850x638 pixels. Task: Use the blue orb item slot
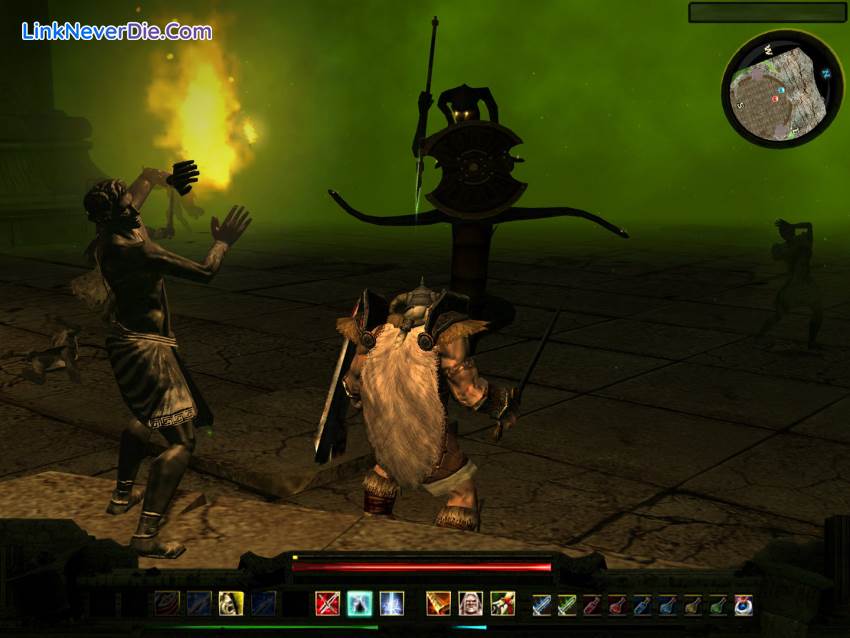743,604
